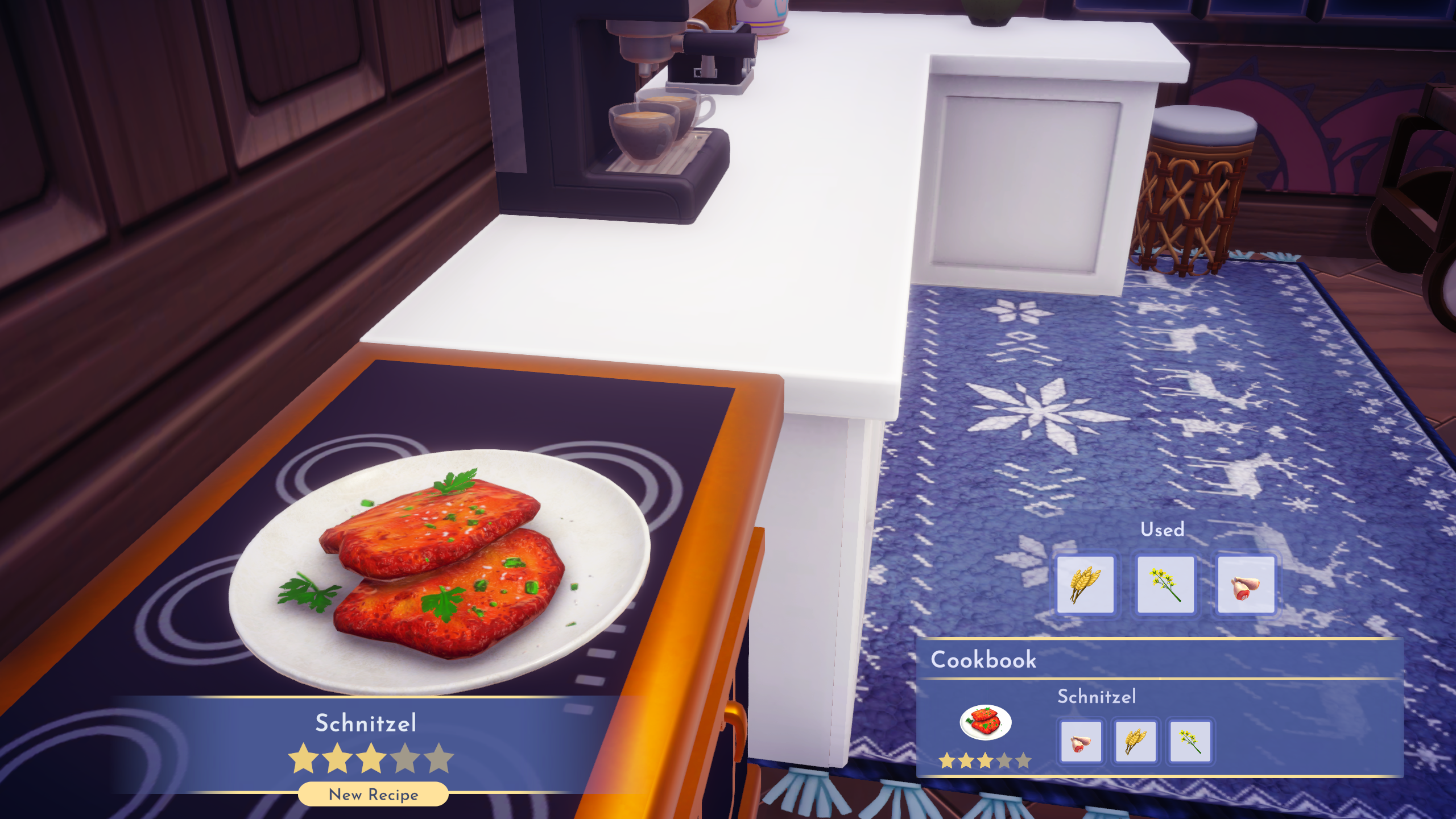
Task: Click the Used section heading
Action: tap(1164, 530)
